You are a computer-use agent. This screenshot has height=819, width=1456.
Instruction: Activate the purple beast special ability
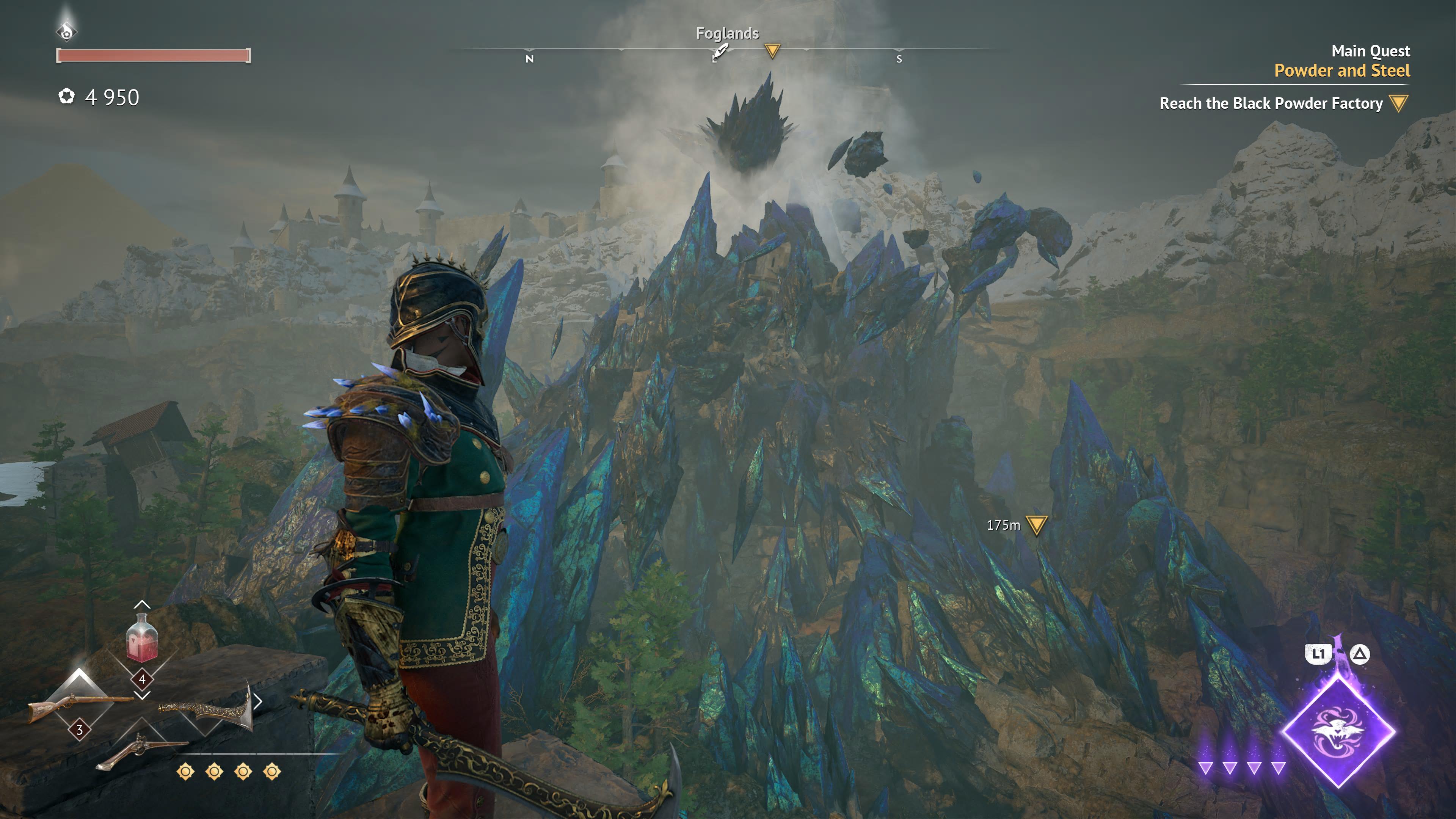click(x=1338, y=731)
